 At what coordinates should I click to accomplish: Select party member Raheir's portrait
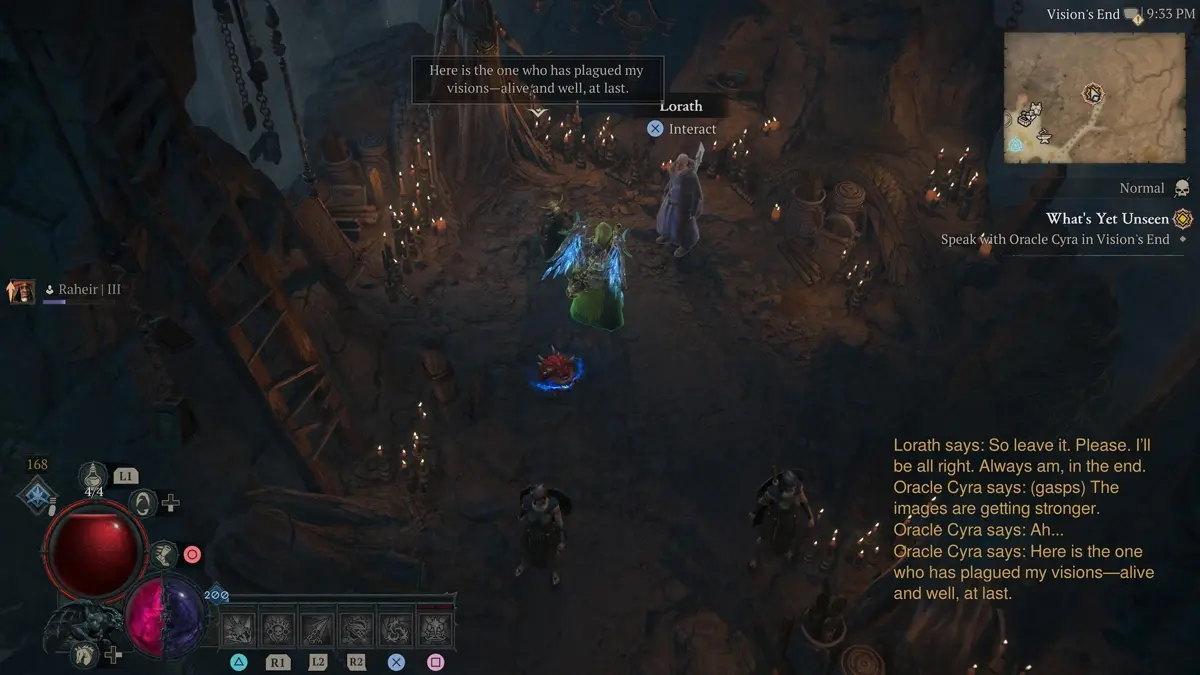[22, 291]
